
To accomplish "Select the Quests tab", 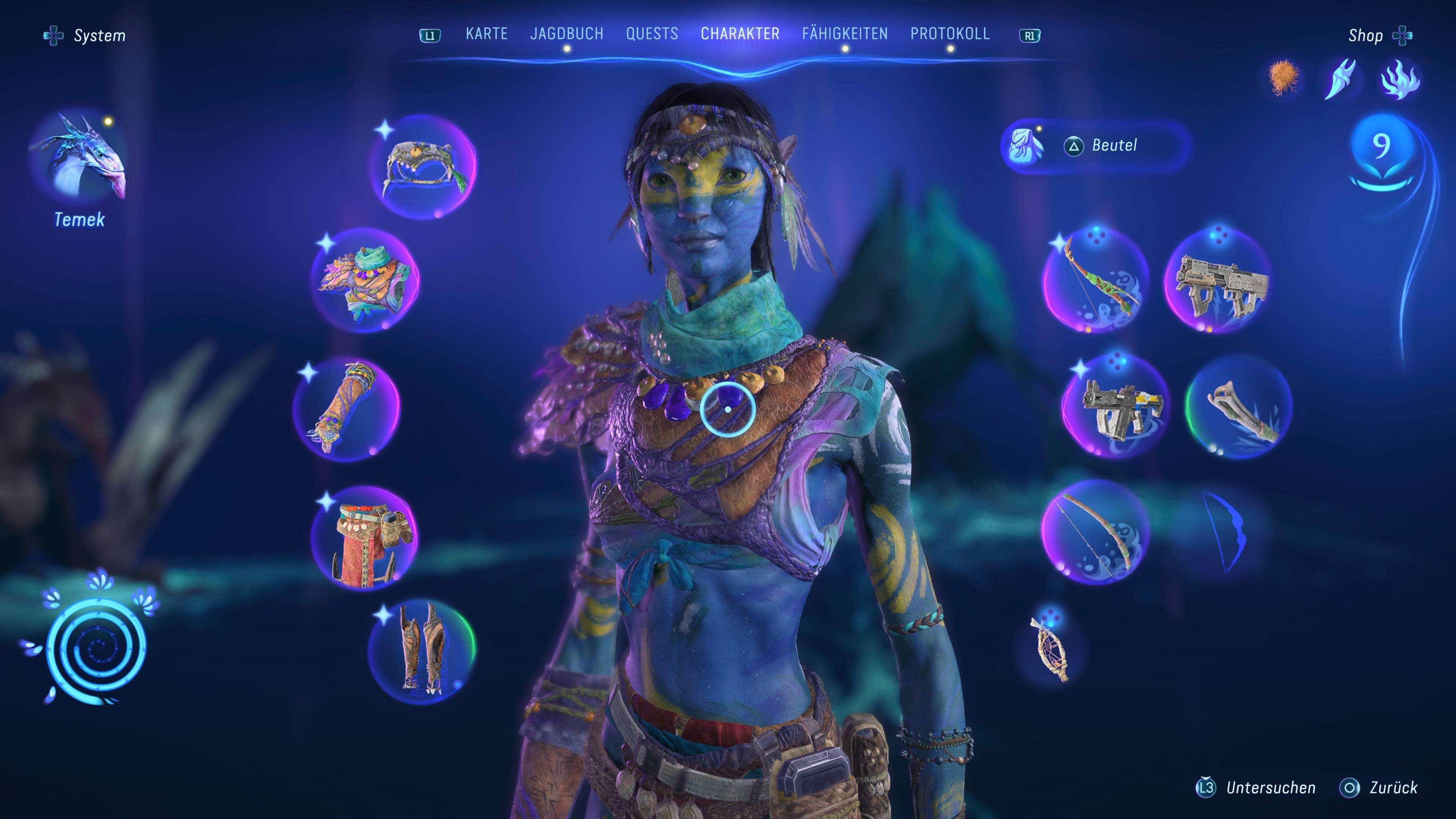I will click(652, 34).
